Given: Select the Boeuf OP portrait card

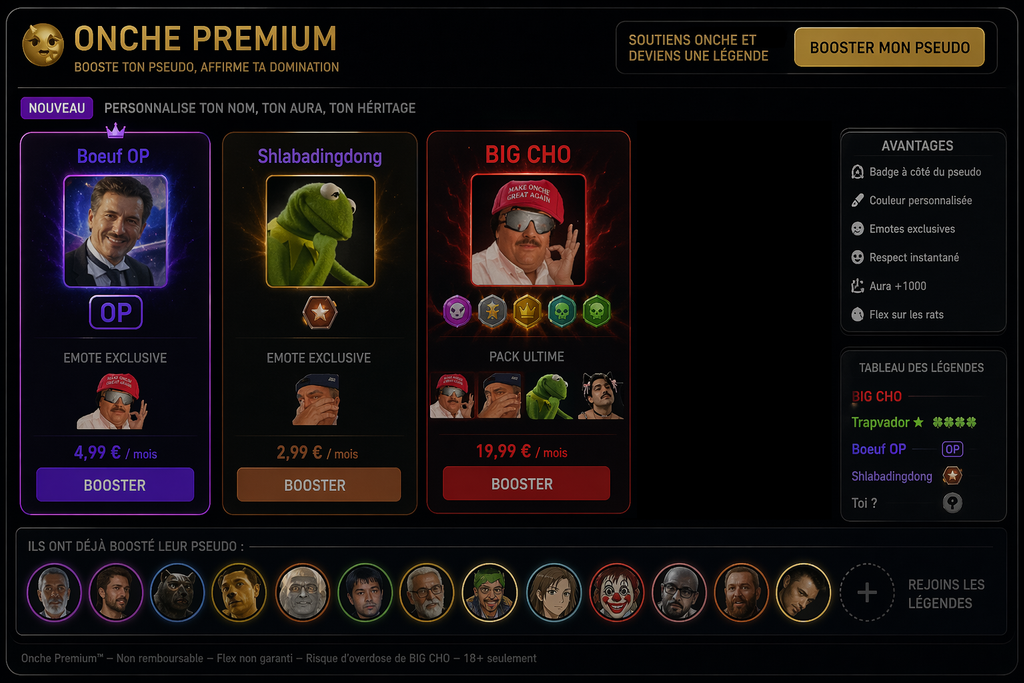Looking at the screenshot, I should (x=115, y=232).
